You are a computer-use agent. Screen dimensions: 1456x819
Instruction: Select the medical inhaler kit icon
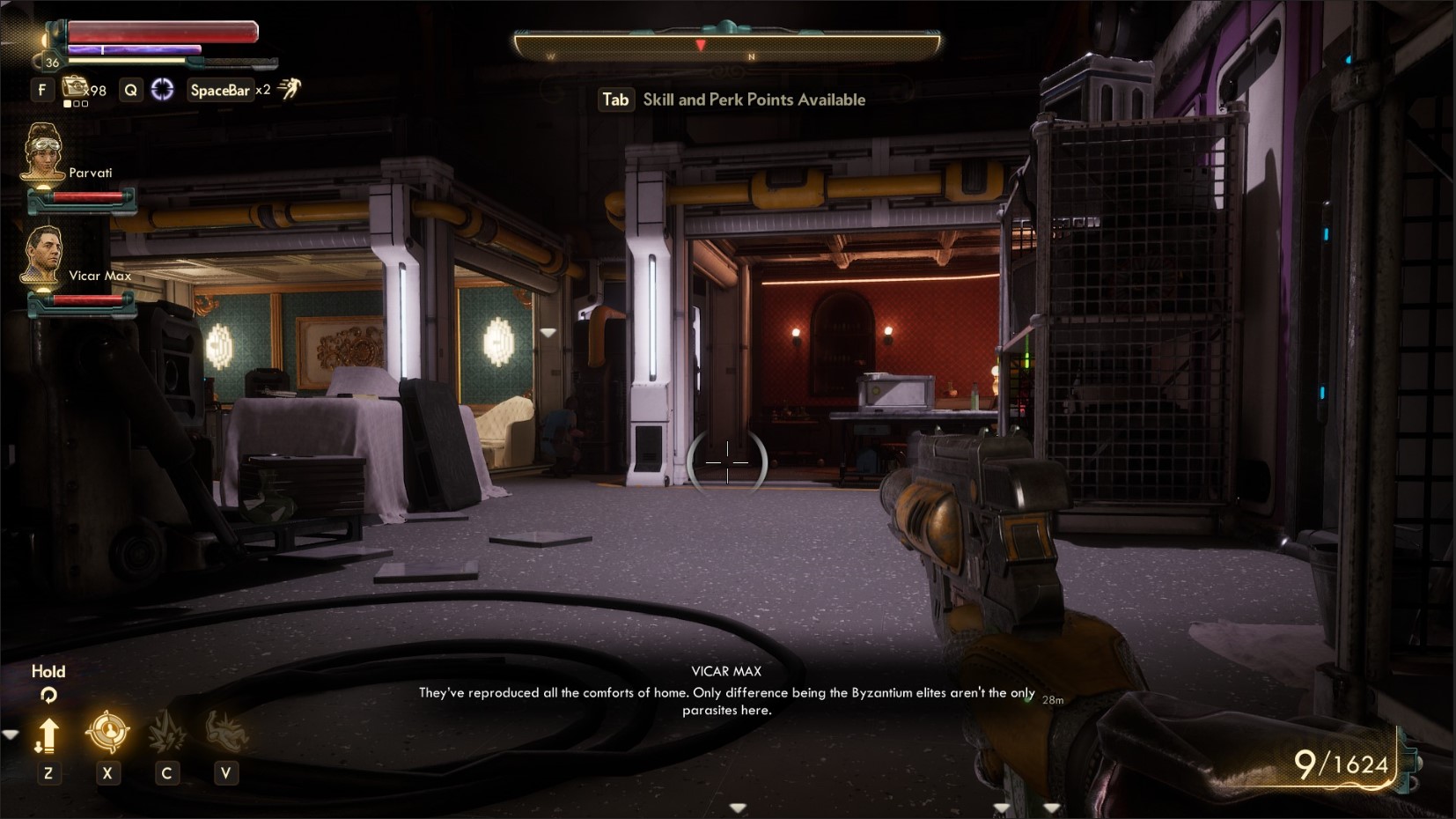click(x=75, y=87)
